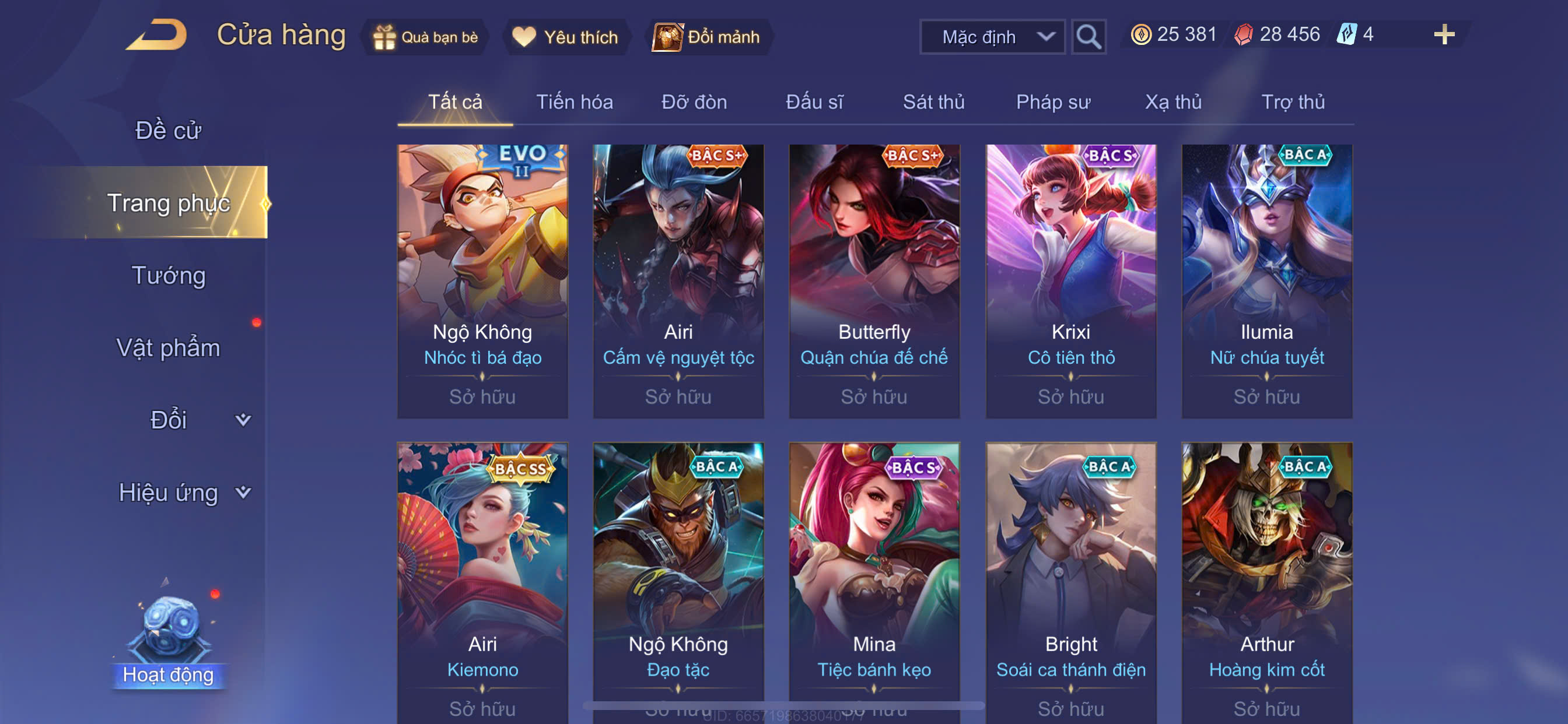
Task: Open Quà bạn bè gift section
Action: point(425,37)
